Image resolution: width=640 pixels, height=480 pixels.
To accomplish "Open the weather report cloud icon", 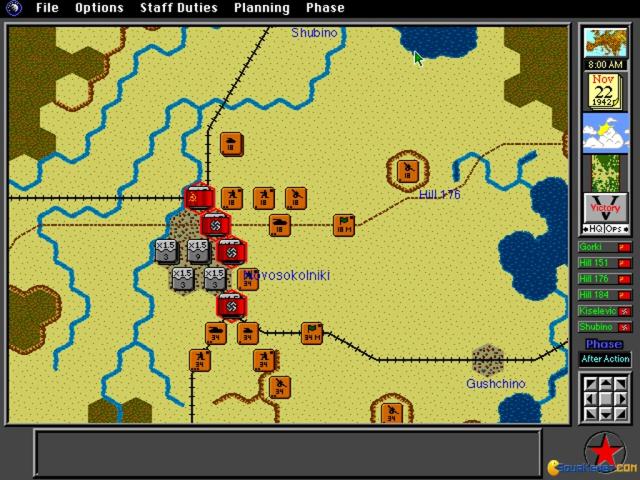I will click(x=605, y=131).
